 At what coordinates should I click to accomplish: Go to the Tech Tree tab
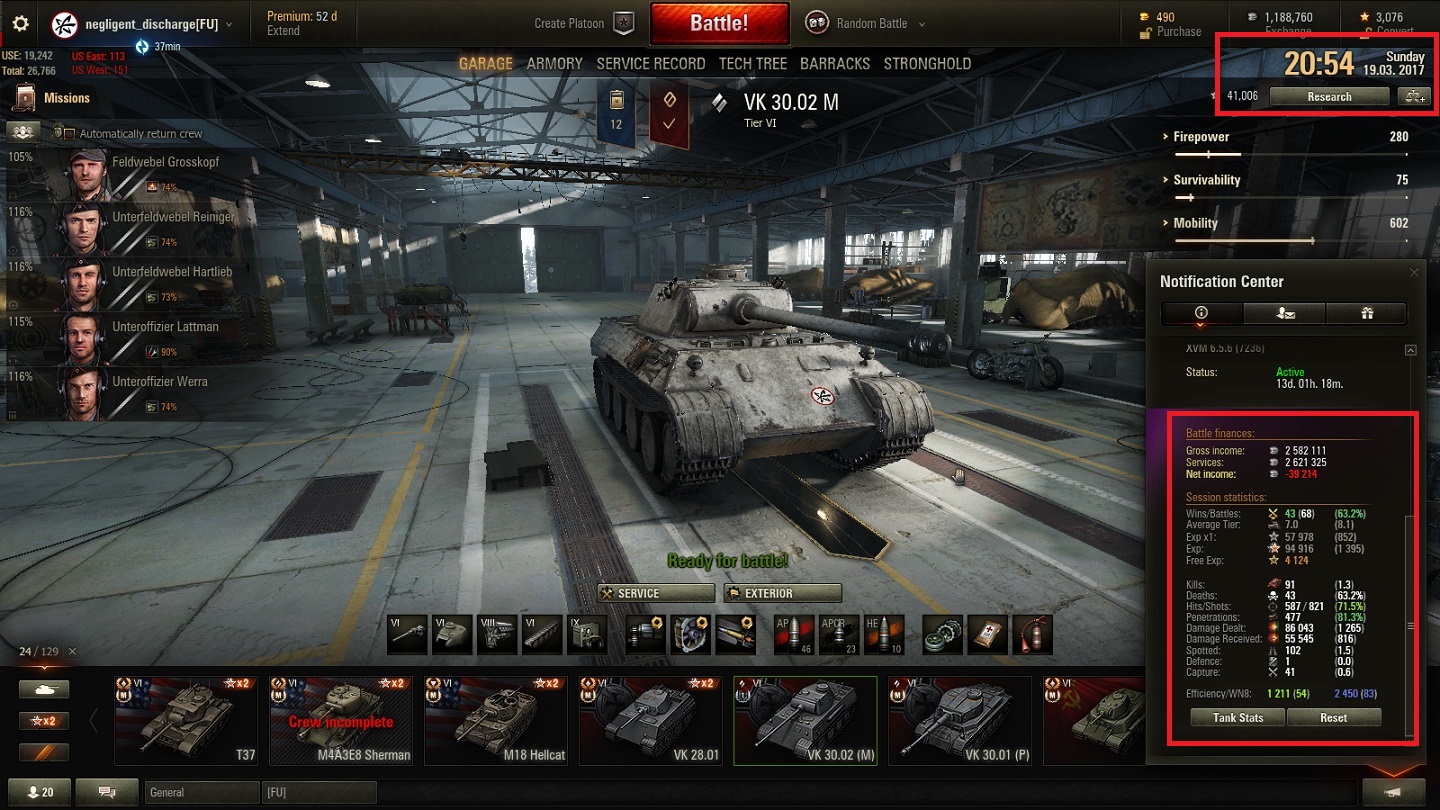[752, 63]
